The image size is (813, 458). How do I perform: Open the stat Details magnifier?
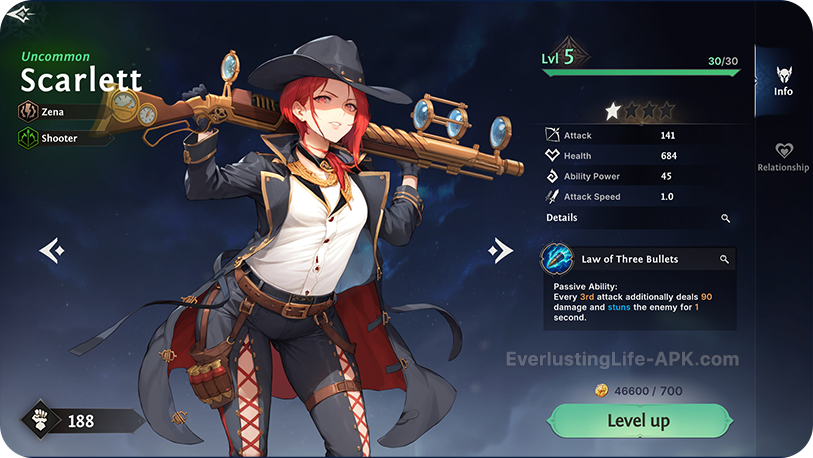point(725,218)
